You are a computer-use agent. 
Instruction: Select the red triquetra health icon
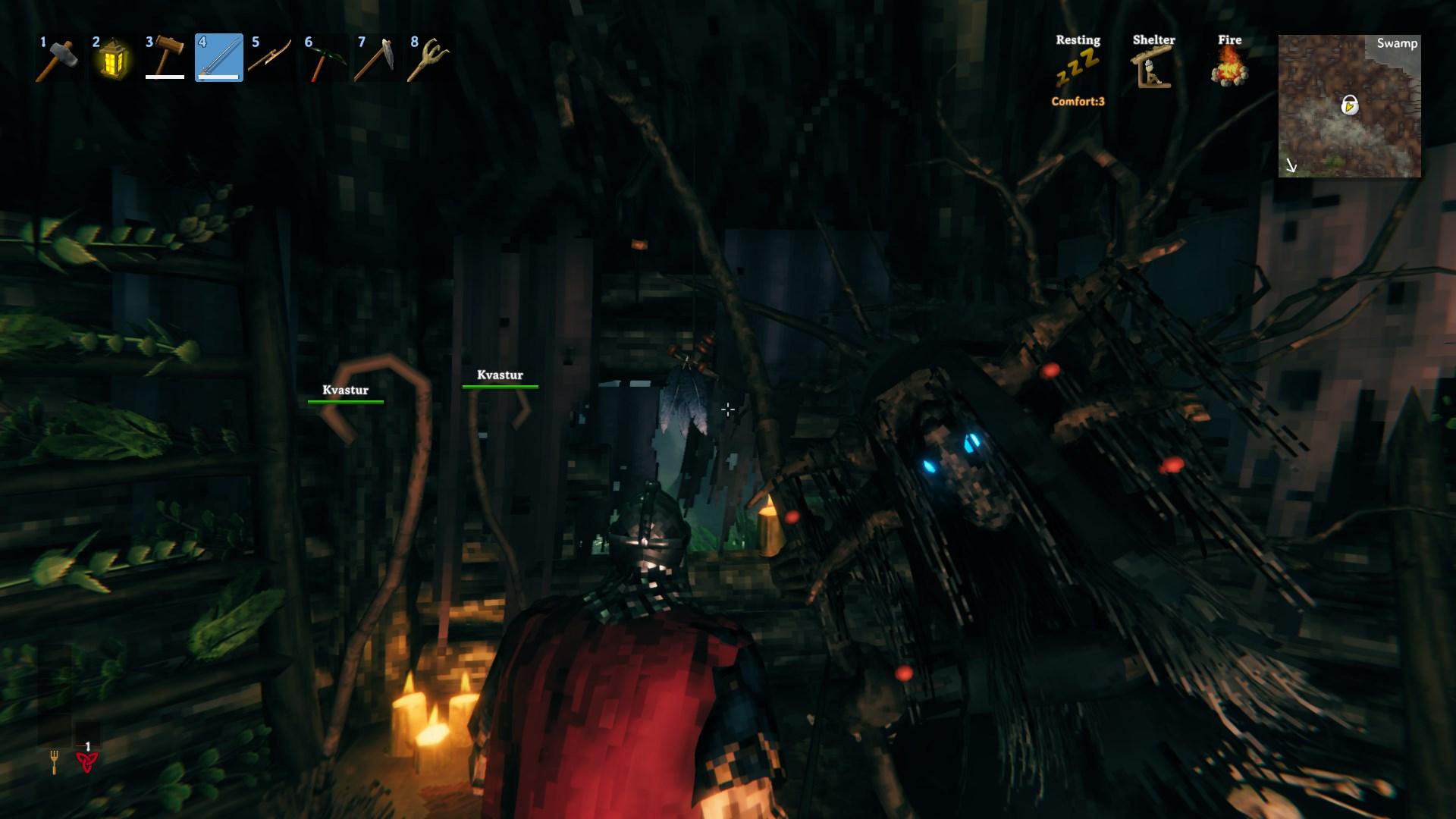(x=86, y=761)
